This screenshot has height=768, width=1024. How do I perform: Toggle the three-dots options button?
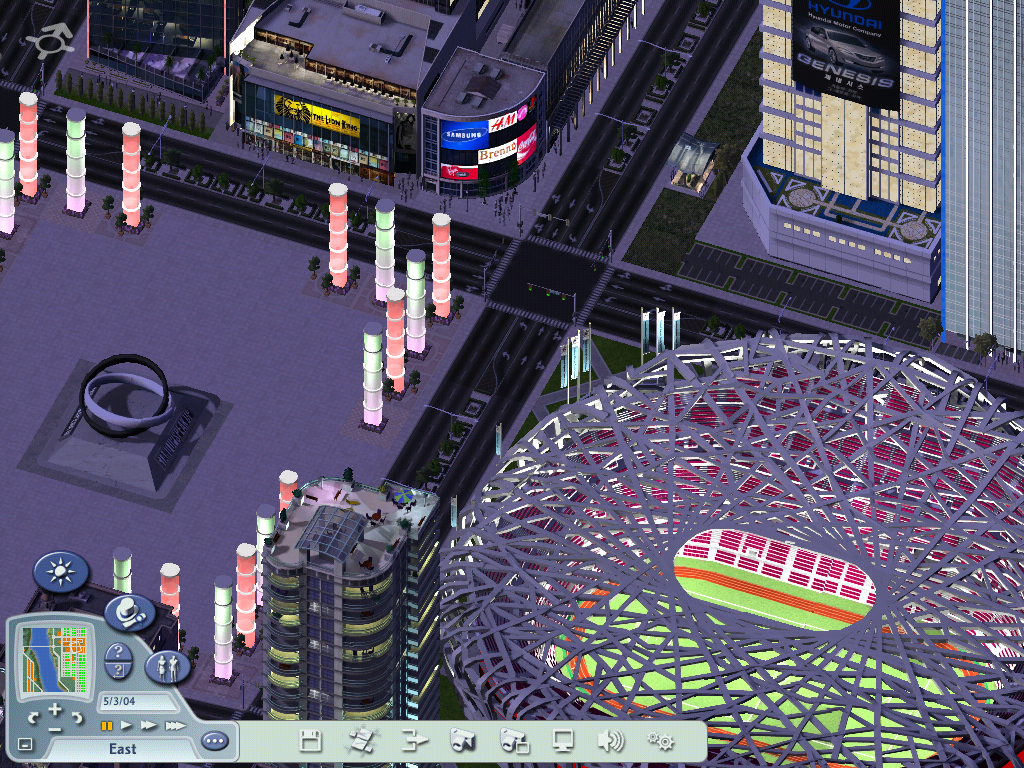214,741
